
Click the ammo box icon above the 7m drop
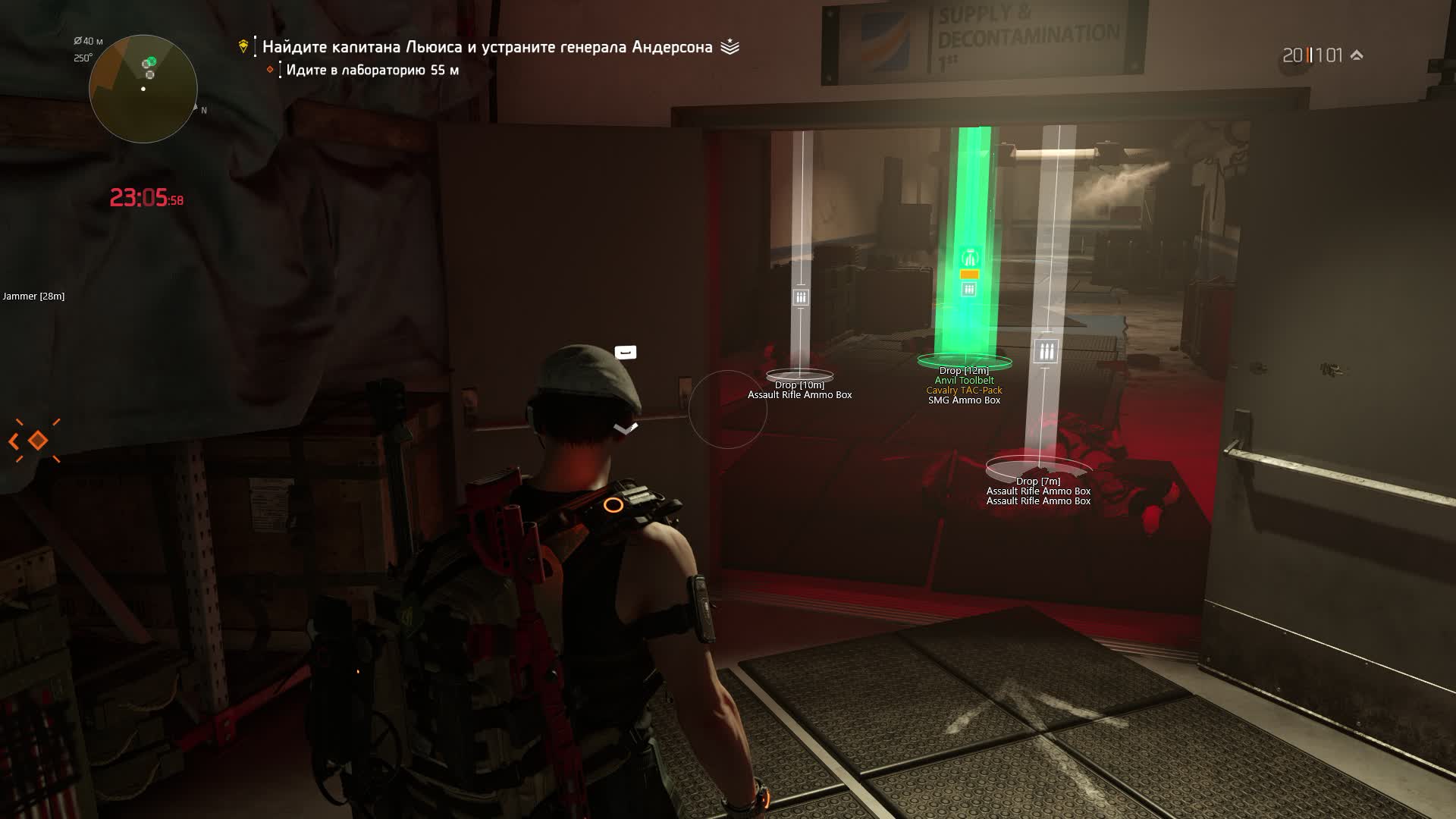(x=1047, y=351)
